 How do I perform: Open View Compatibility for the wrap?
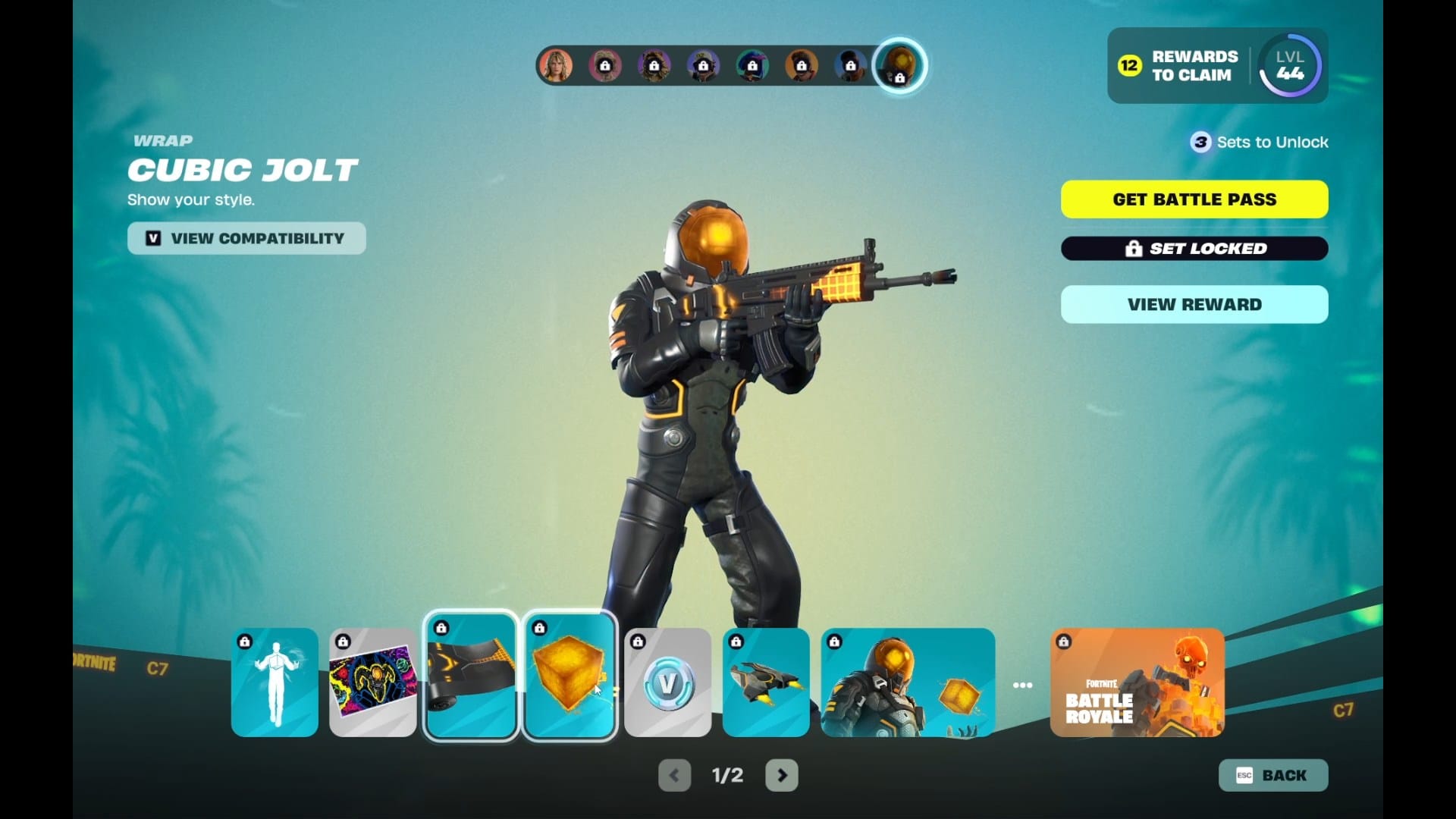[x=246, y=238]
